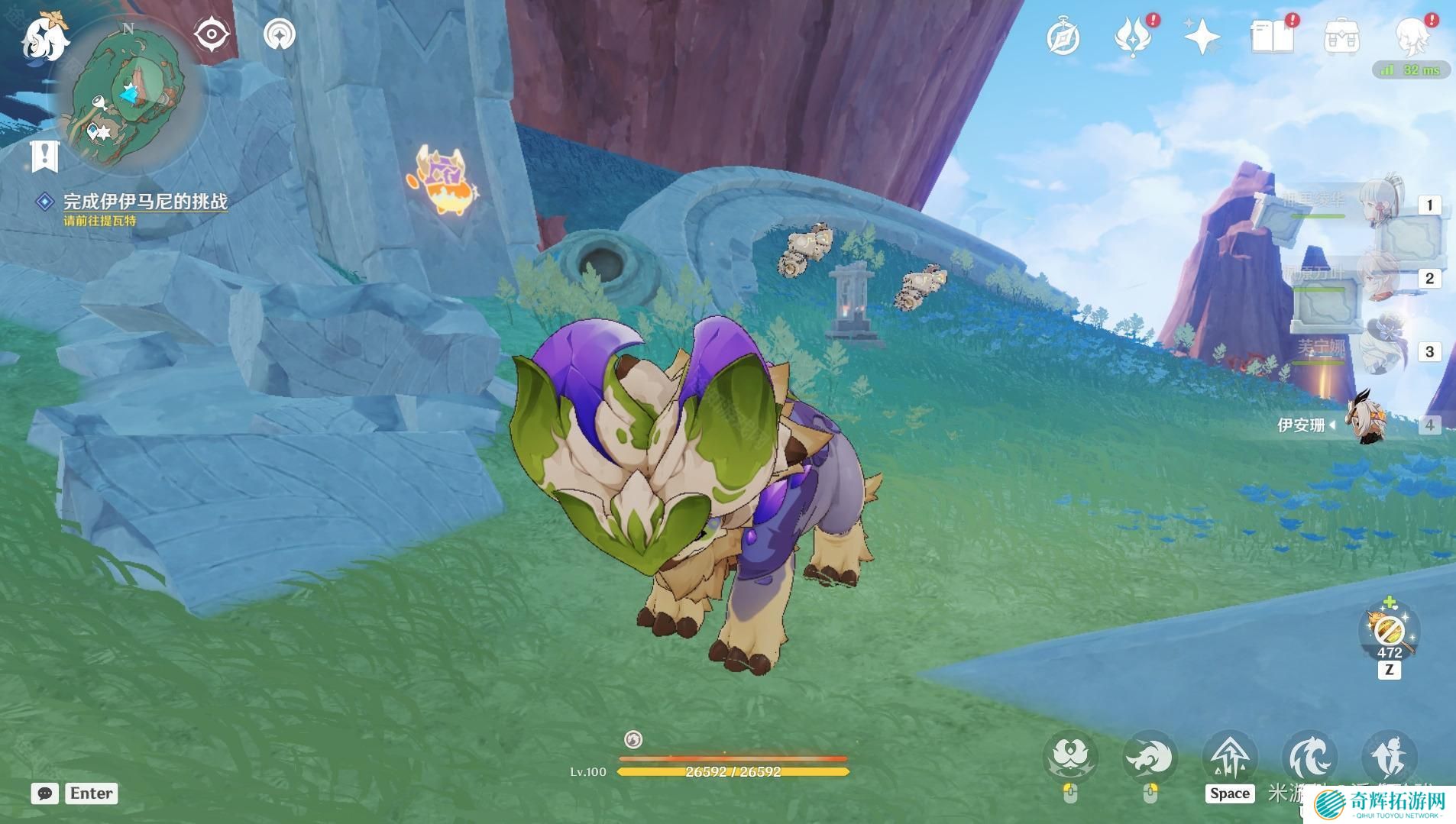The image size is (1456, 824).
Task: Open the quest log exclamation banner
Action: [44, 156]
